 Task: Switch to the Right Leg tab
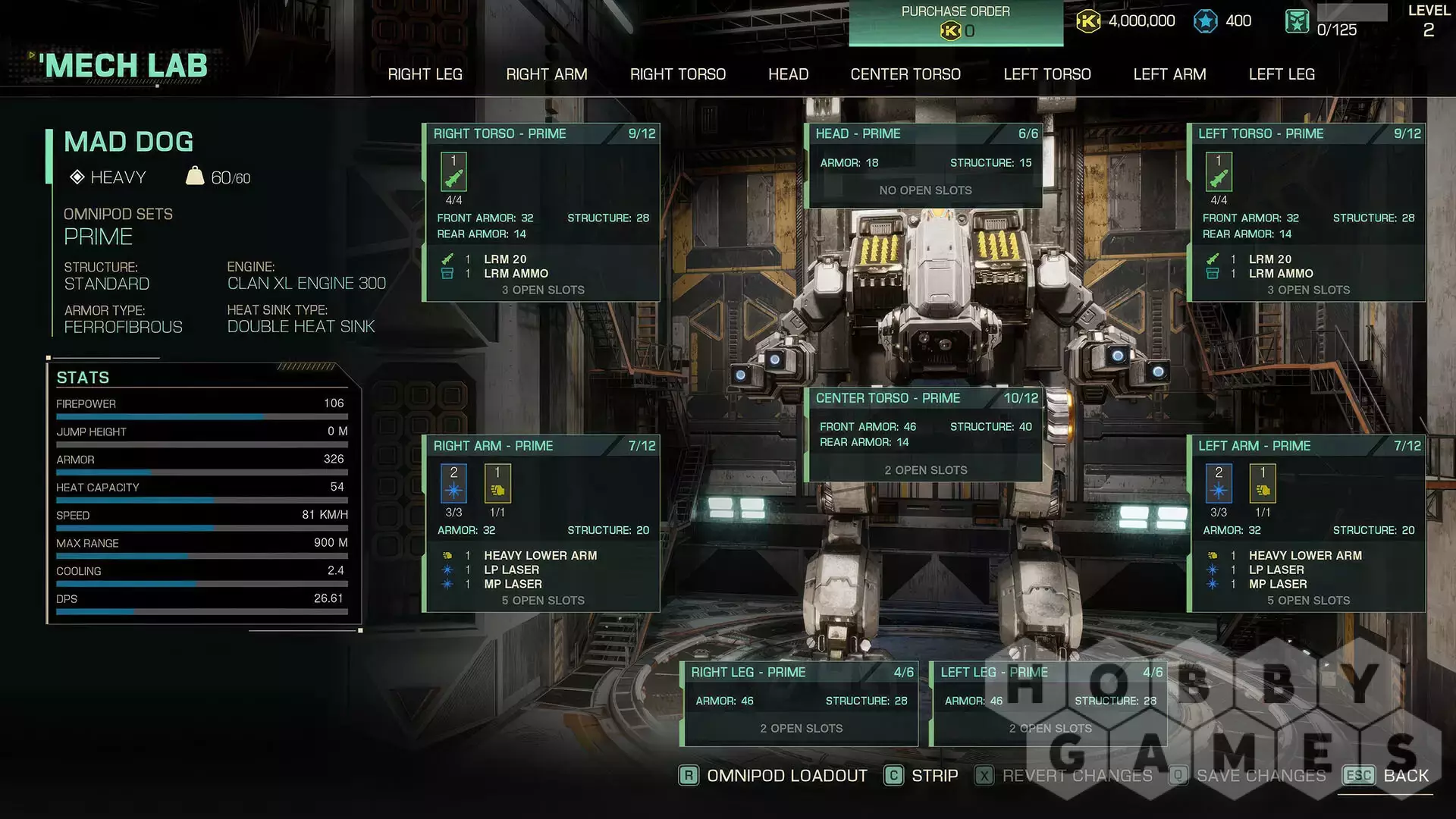point(425,74)
